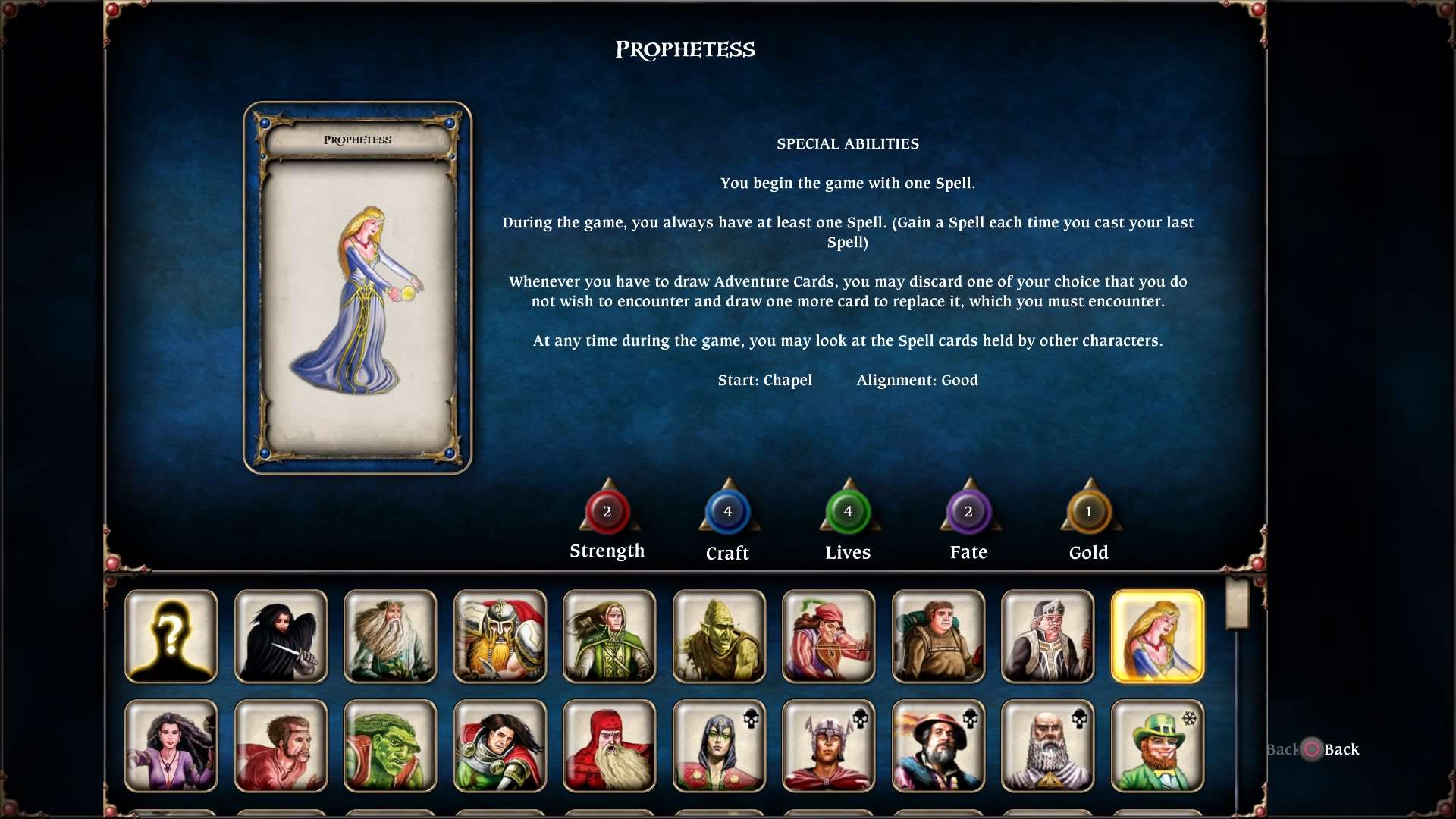Click the gold coin stat token
The image size is (1456, 819).
1089,512
